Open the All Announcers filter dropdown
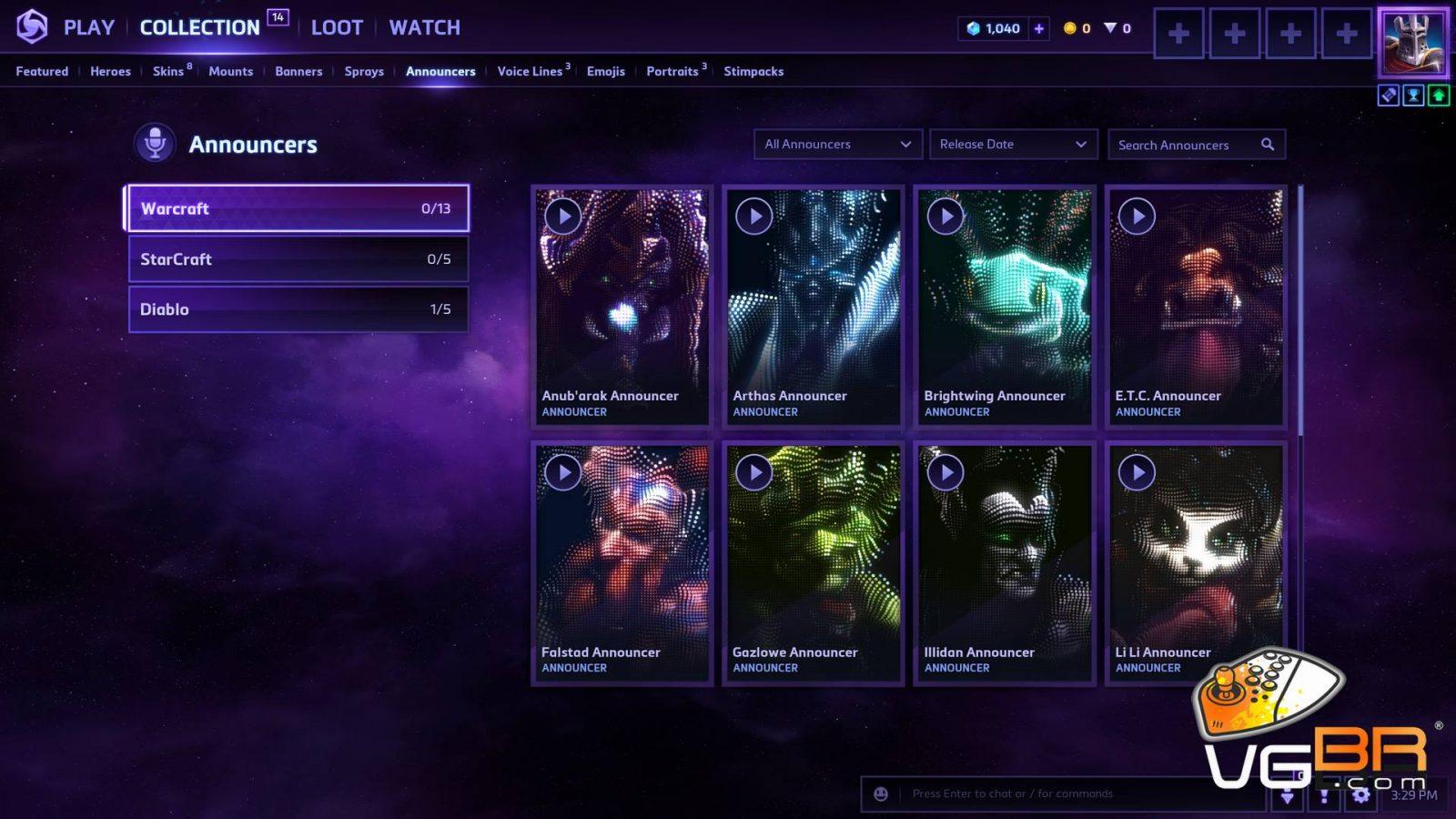 coord(837,144)
